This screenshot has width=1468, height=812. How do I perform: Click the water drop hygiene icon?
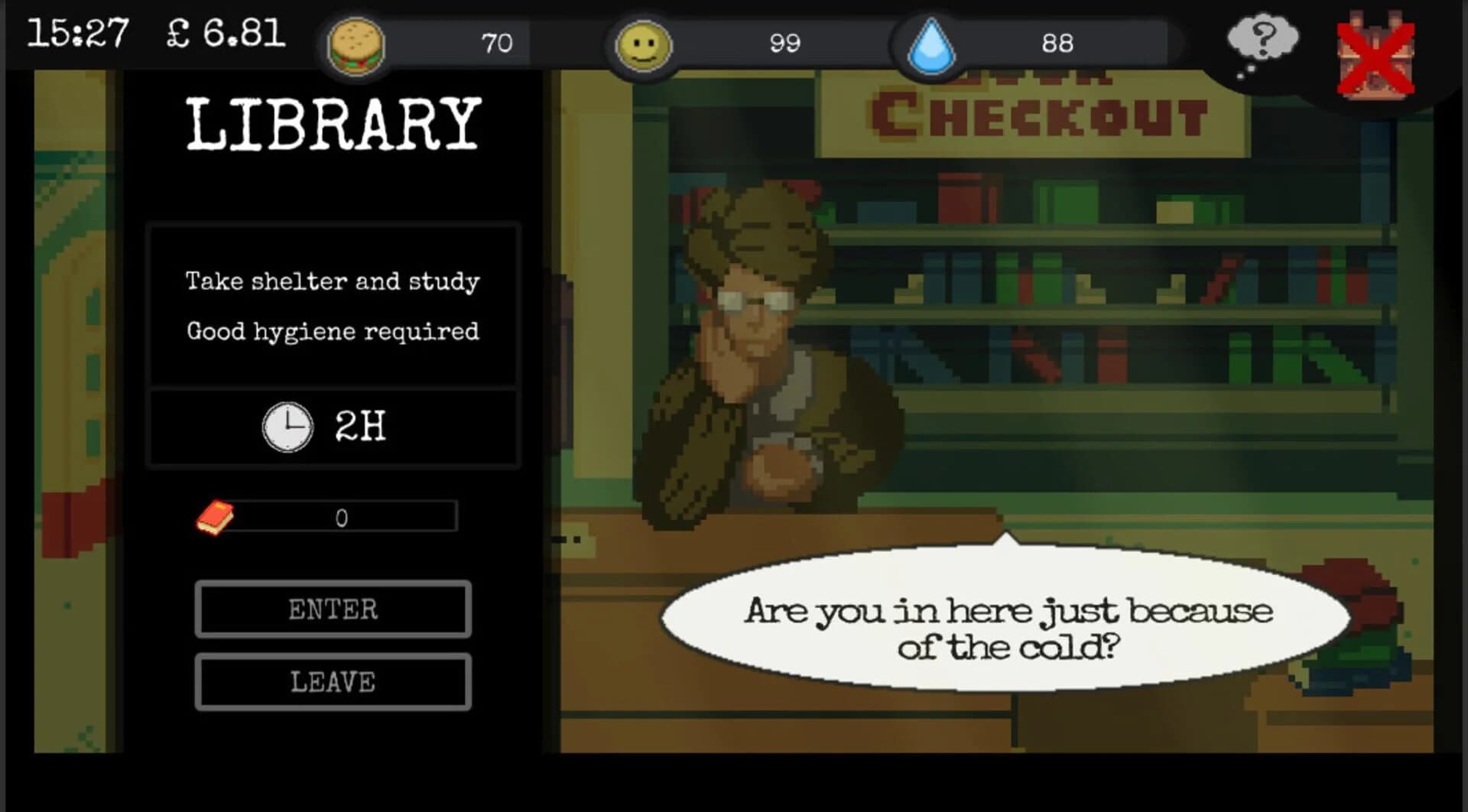(930, 44)
